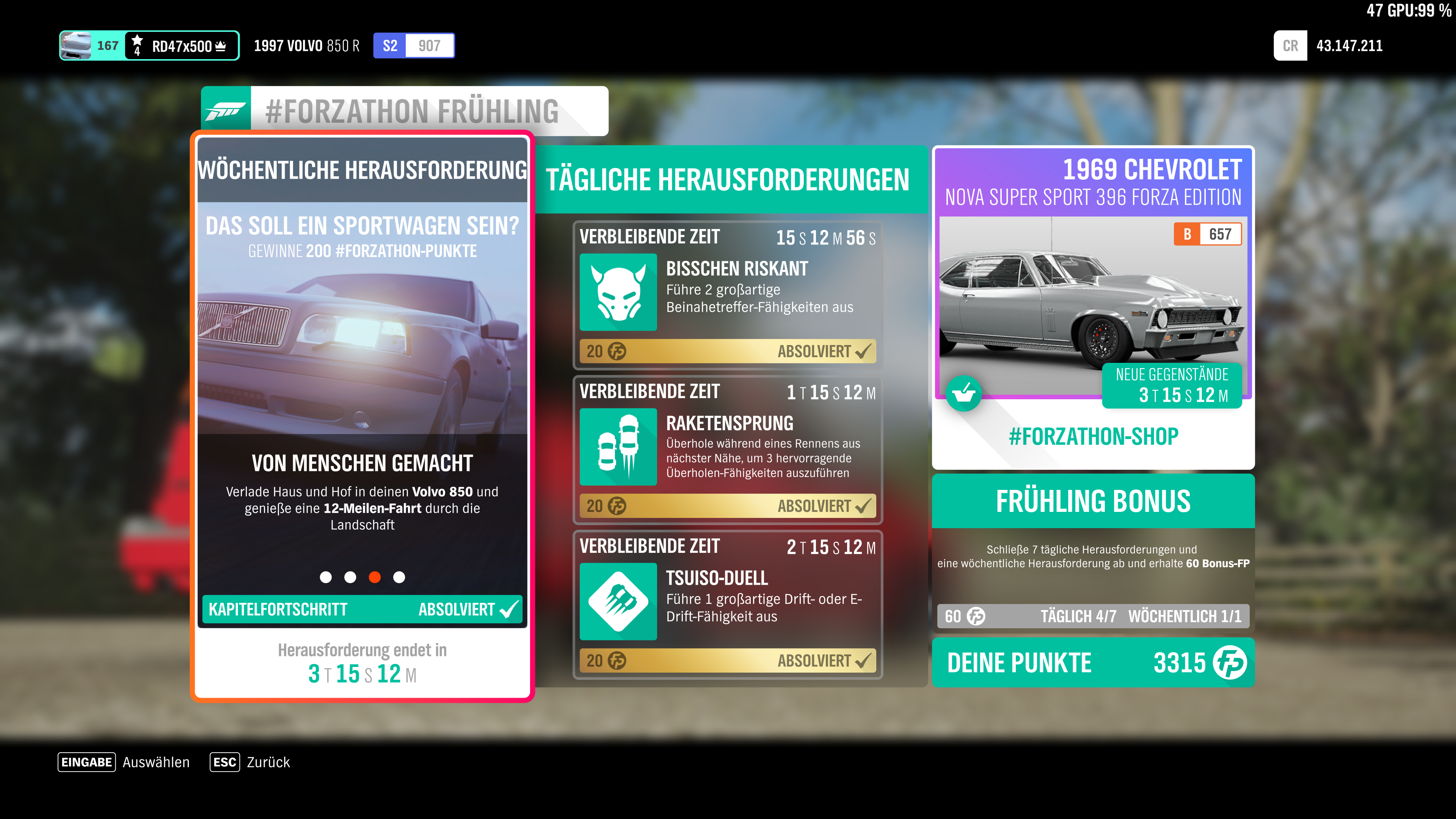
Task: Choose the first carousel dot on the weekly card
Action: click(x=326, y=577)
